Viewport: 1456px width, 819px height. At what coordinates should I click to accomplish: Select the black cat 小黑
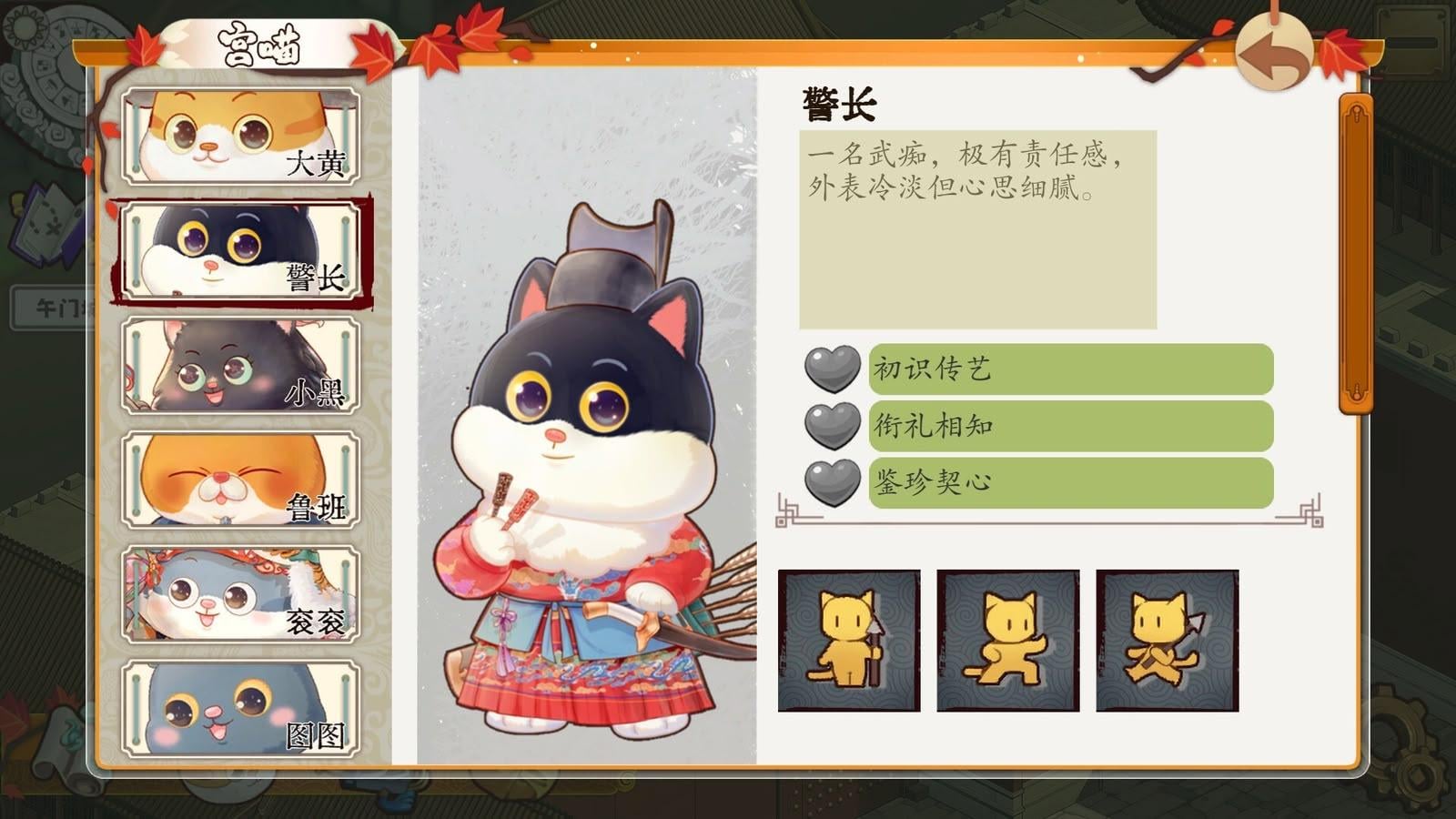click(x=241, y=366)
